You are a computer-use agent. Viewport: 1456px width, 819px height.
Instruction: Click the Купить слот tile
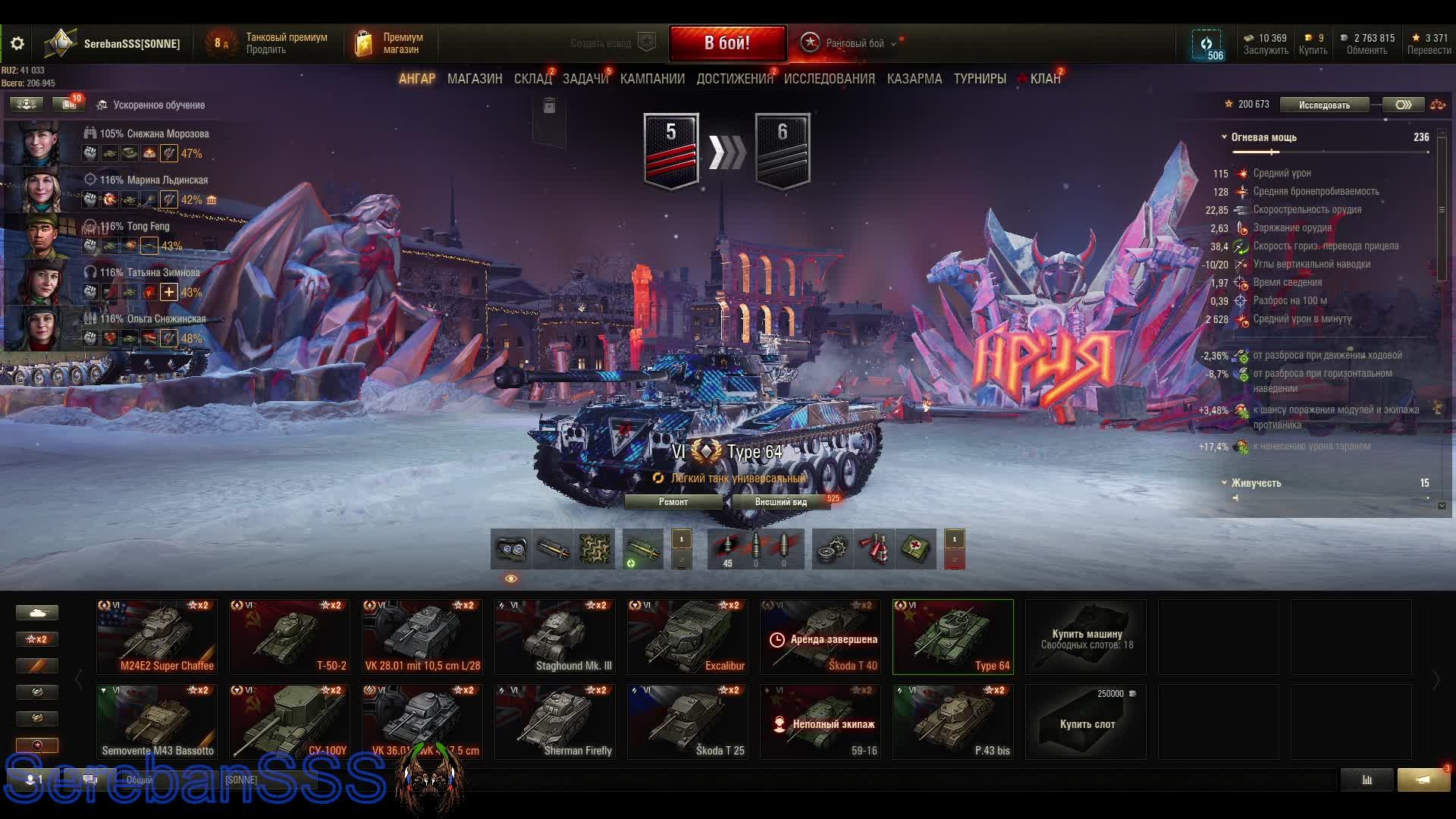(1086, 722)
